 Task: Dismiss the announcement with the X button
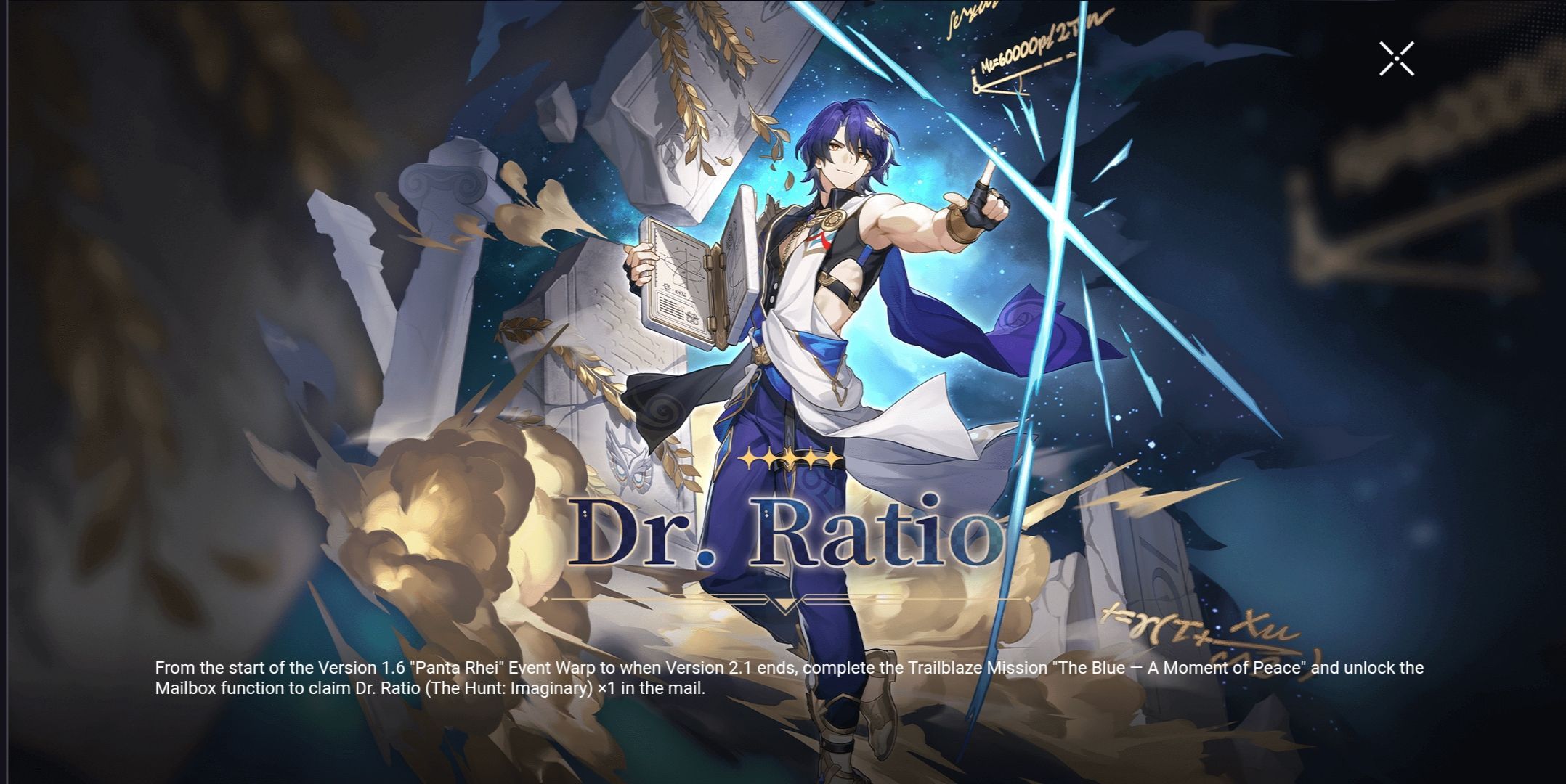[x=1395, y=59]
